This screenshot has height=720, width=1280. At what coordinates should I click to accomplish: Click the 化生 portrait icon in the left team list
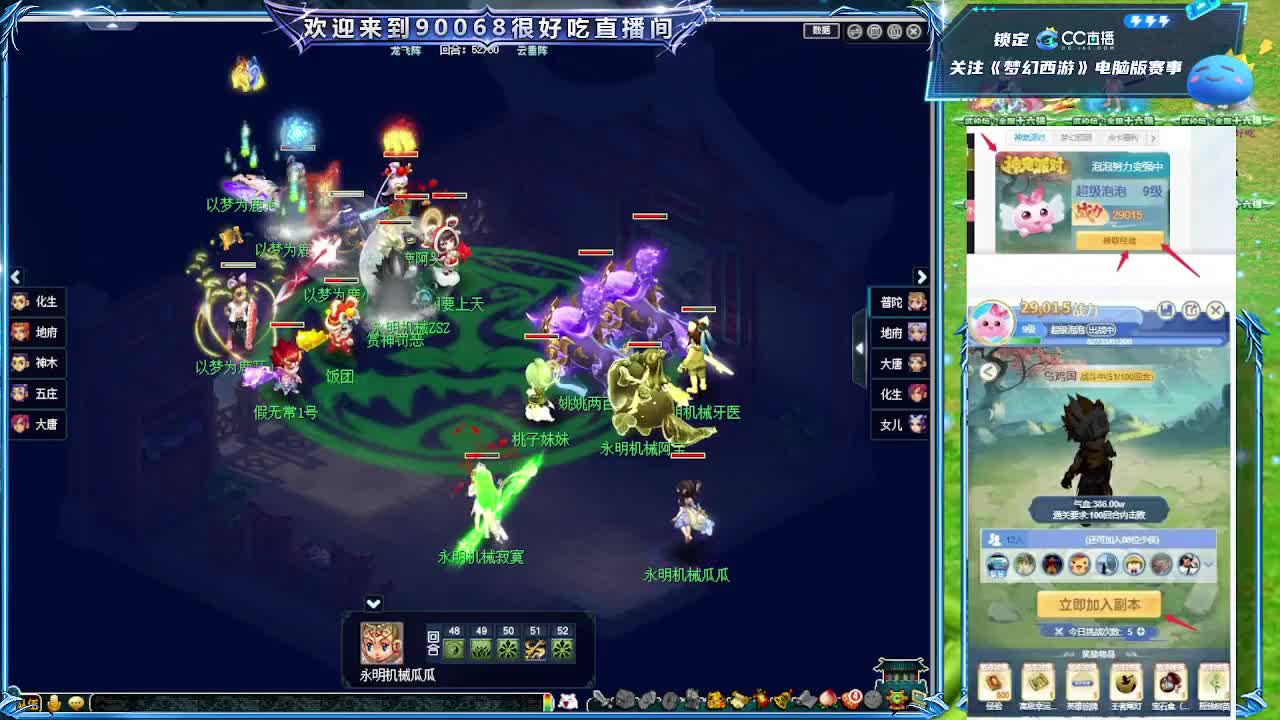(x=20, y=302)
